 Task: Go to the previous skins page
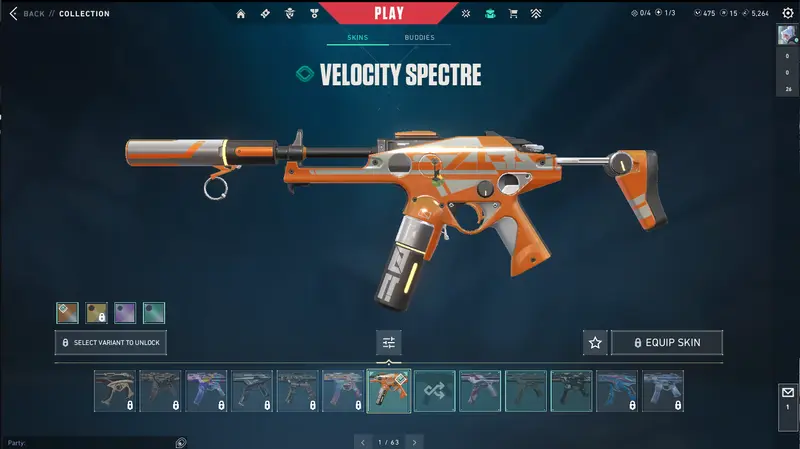point(363,441)
